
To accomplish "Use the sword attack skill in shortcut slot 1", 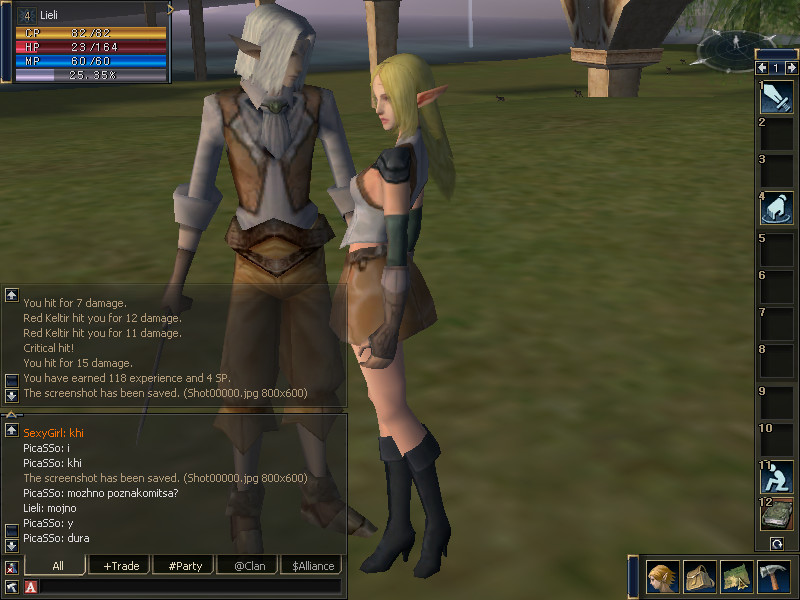I will (x=777, y=97).
